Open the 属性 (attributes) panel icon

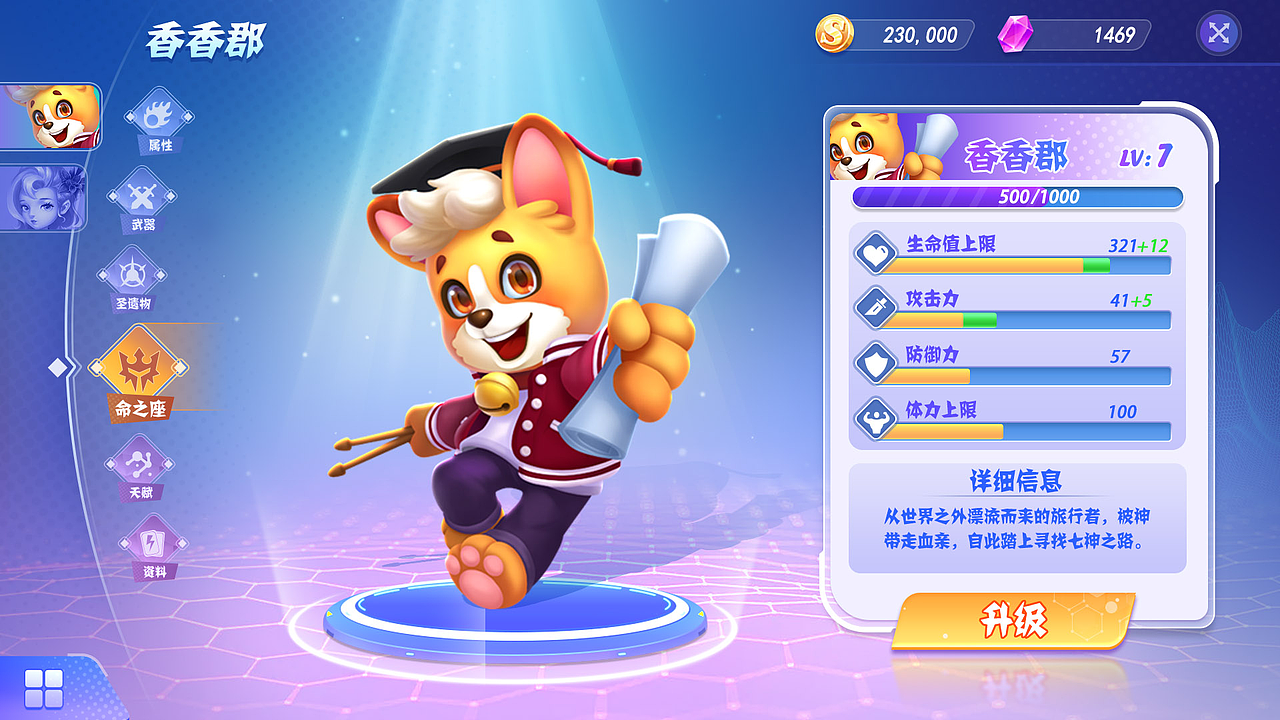pos(157,118)
